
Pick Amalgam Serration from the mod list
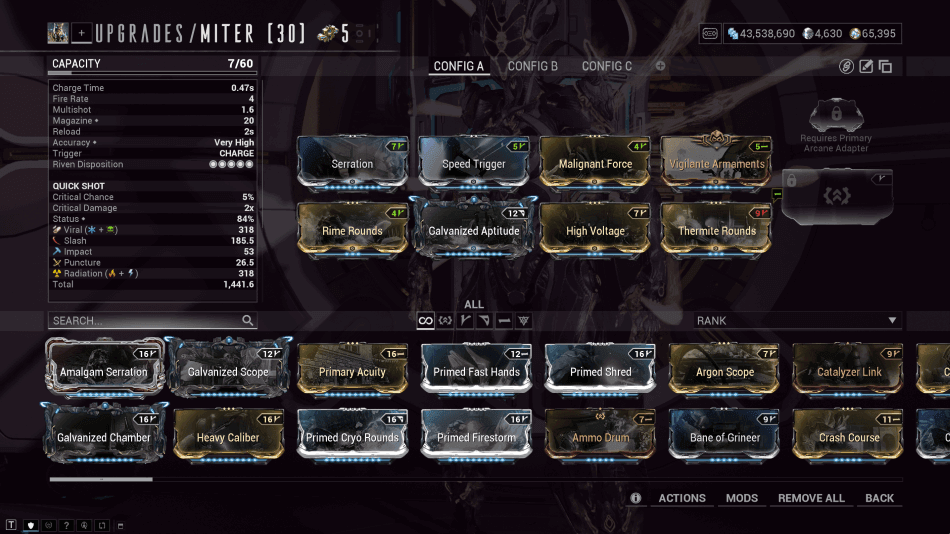click(103, 370)
